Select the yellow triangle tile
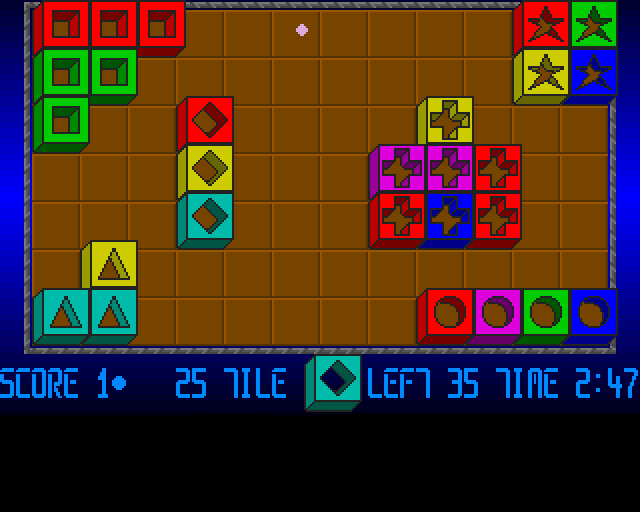This screenshot has width=640, height=512. click(x=114, y=264)
